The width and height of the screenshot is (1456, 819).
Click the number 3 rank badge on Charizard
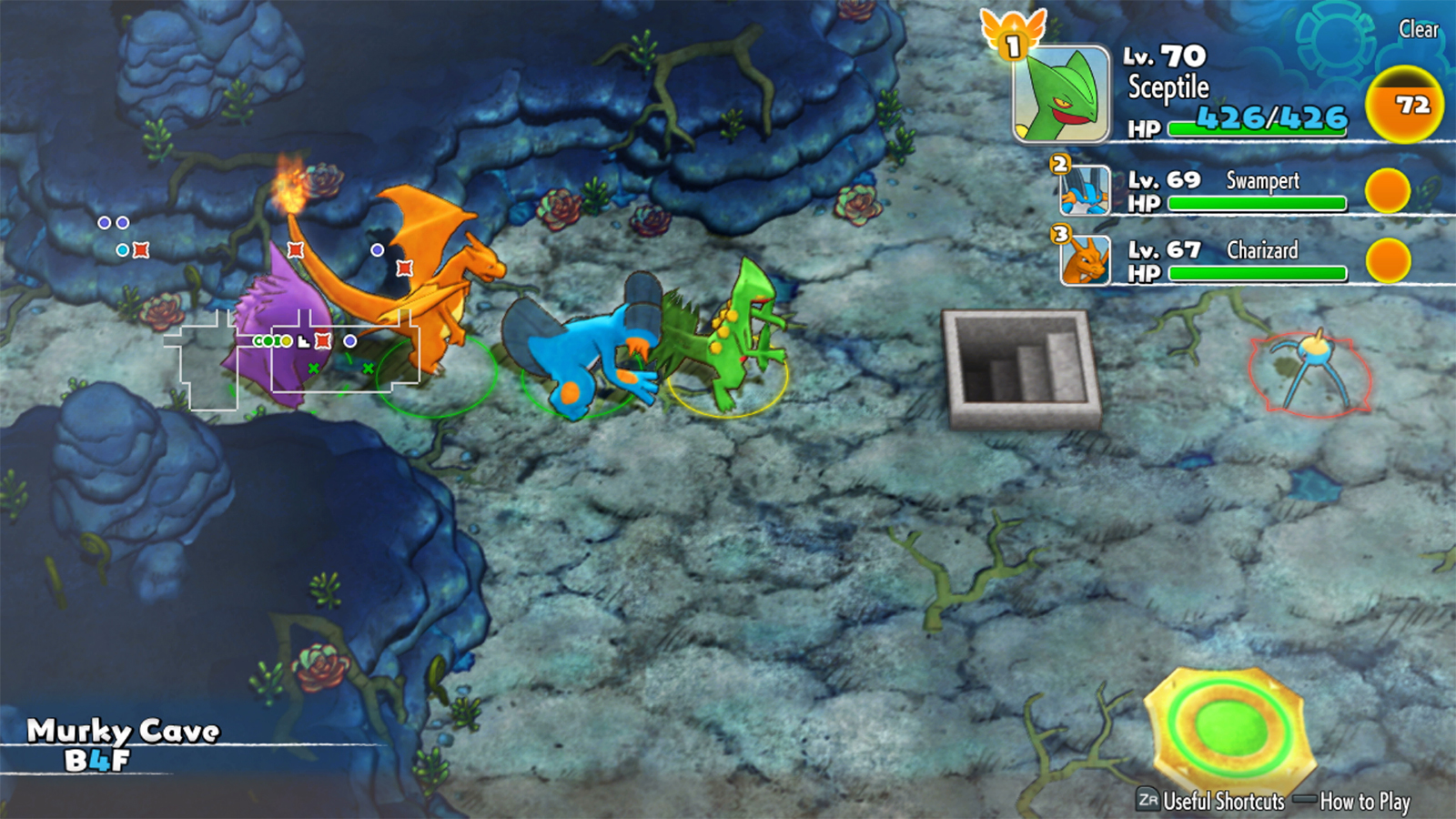pos(1057,235)
